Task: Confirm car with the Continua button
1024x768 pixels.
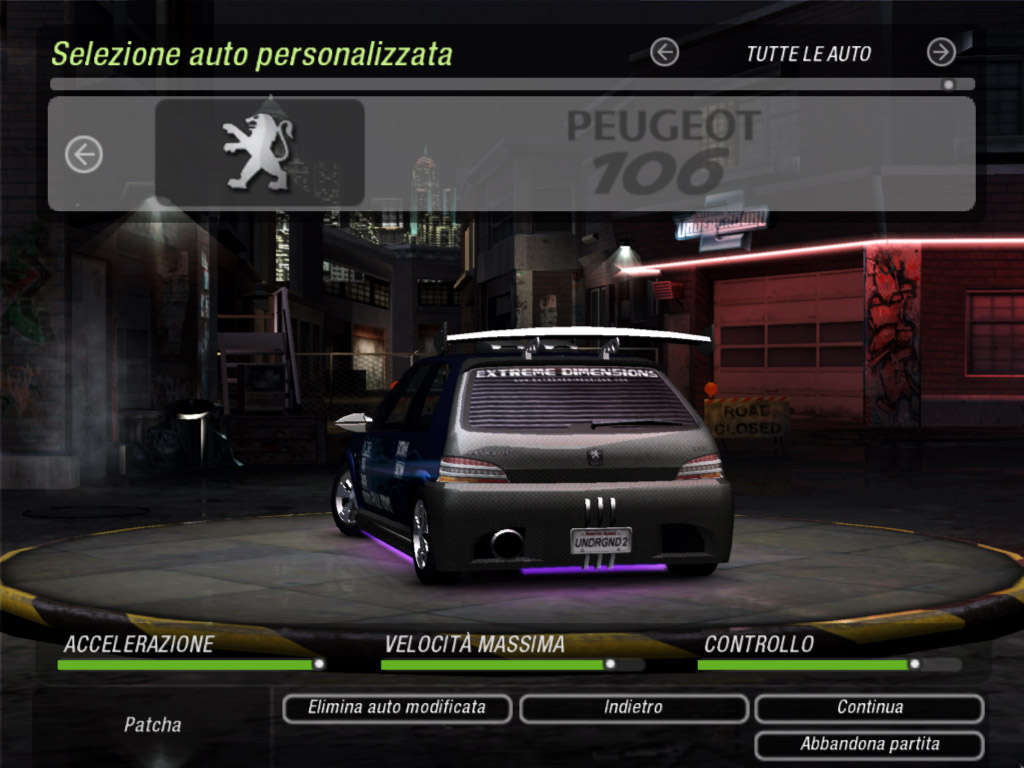Action: 869,708
